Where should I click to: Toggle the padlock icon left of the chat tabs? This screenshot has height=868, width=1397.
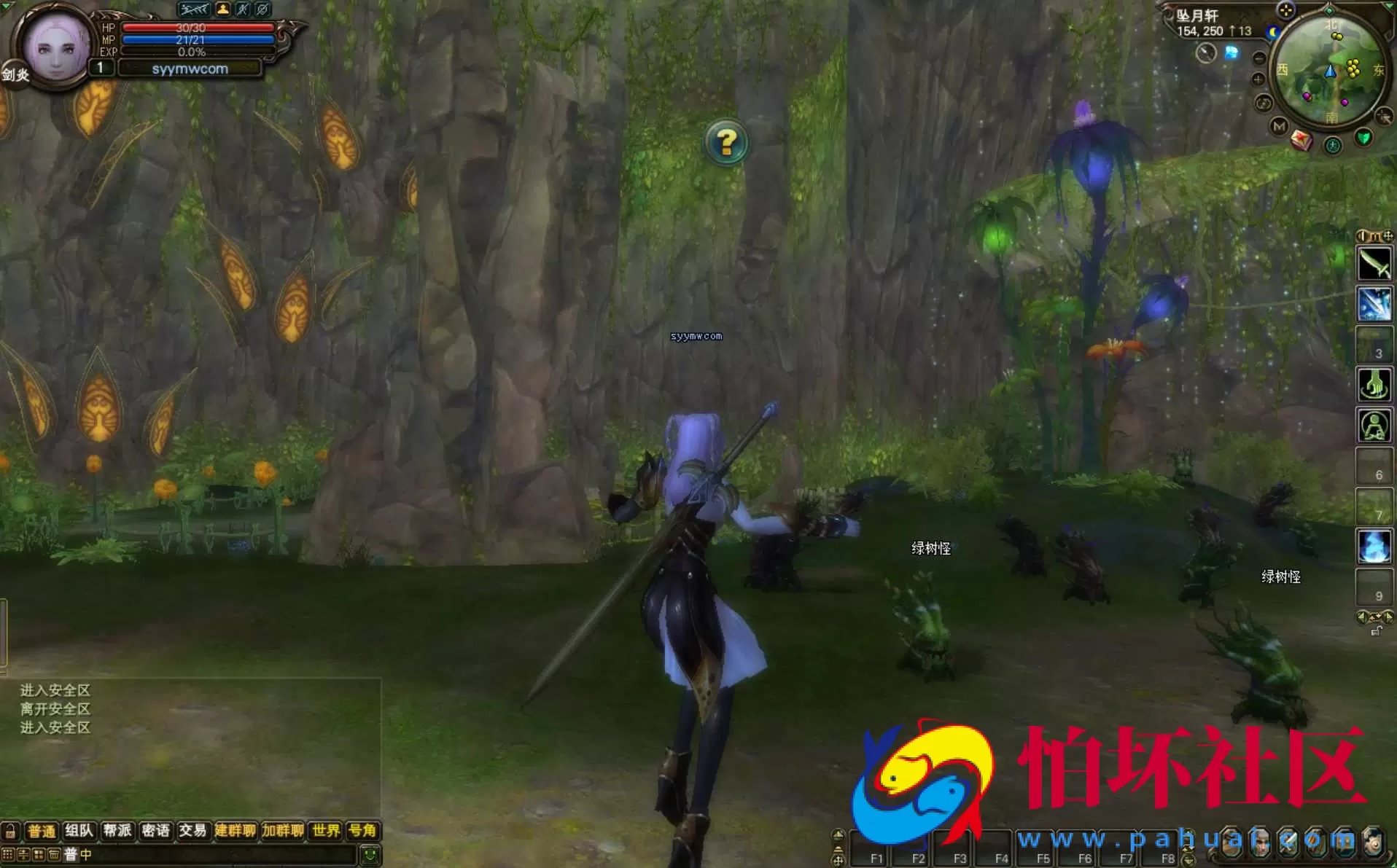[11, 831]
